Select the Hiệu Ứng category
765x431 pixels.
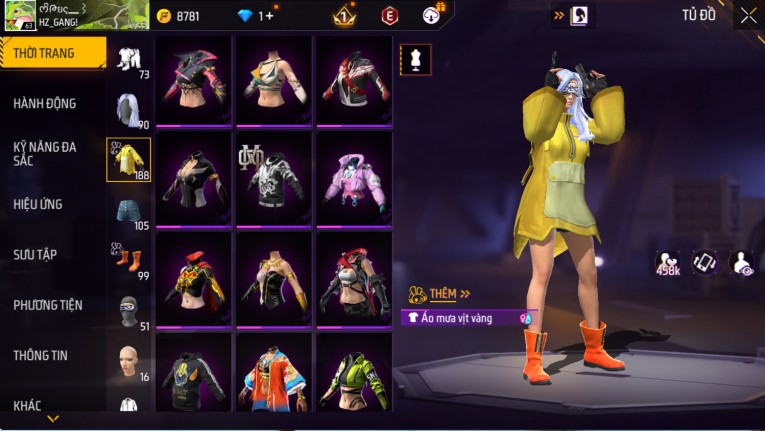click(38, 204)
